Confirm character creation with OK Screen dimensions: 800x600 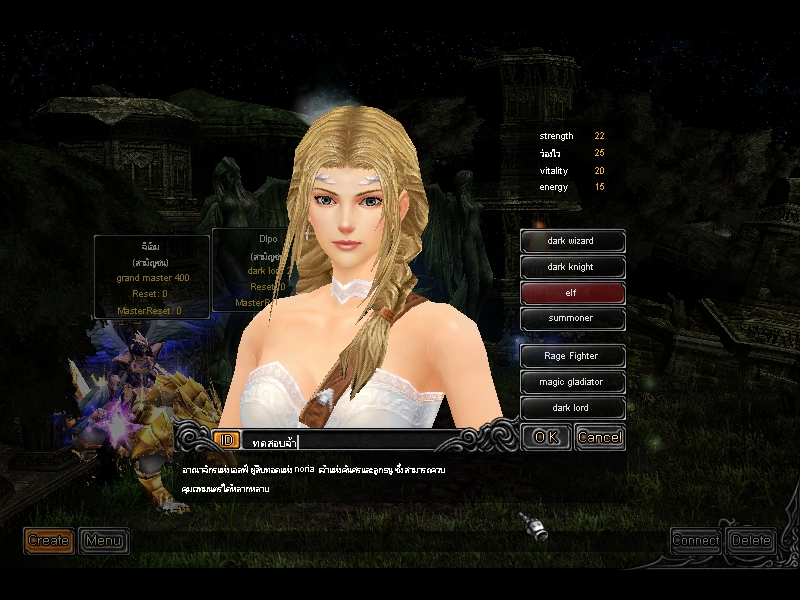(x=546, y=437)
